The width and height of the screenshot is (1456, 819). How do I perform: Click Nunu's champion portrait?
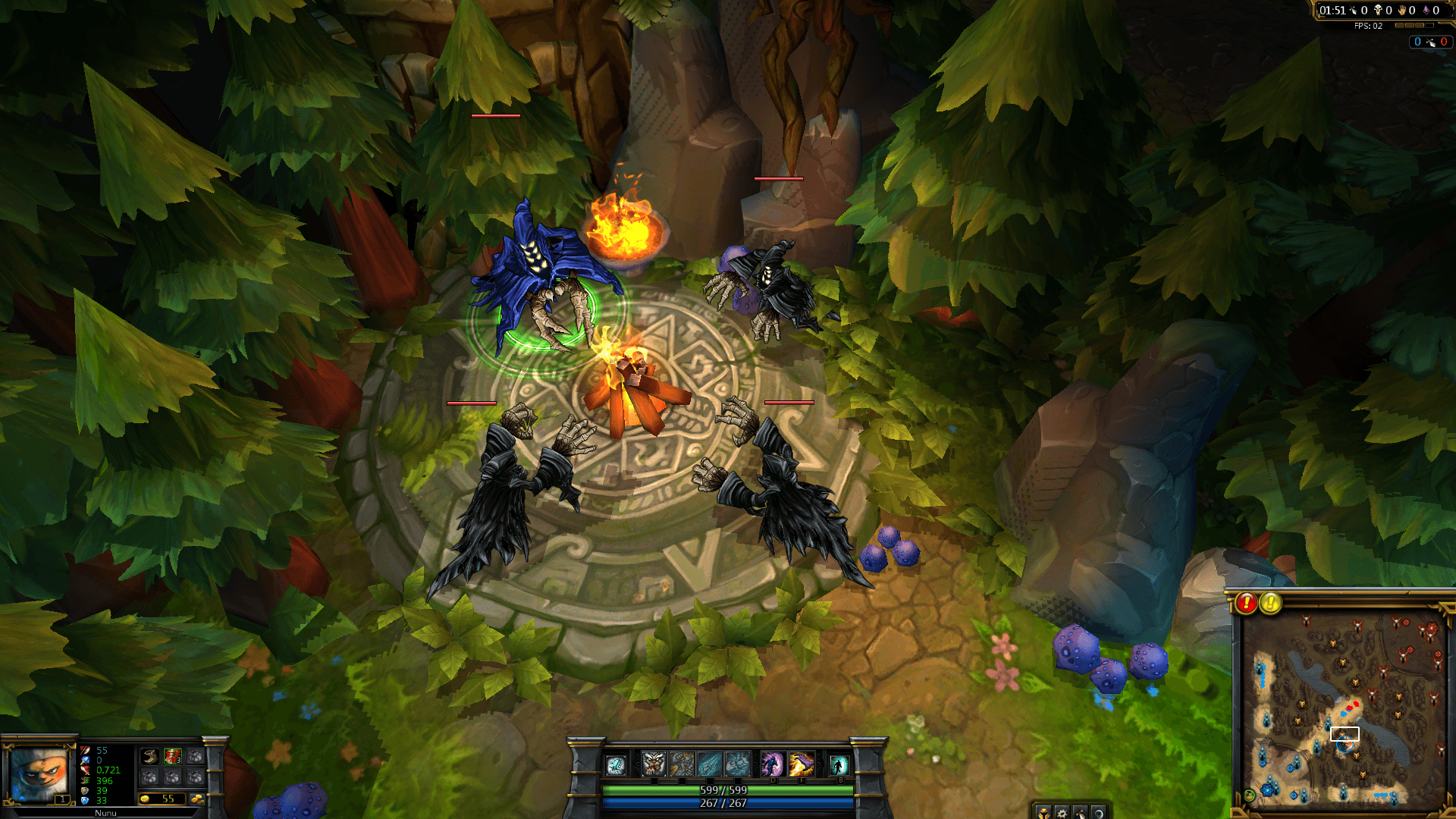[39, 773]
